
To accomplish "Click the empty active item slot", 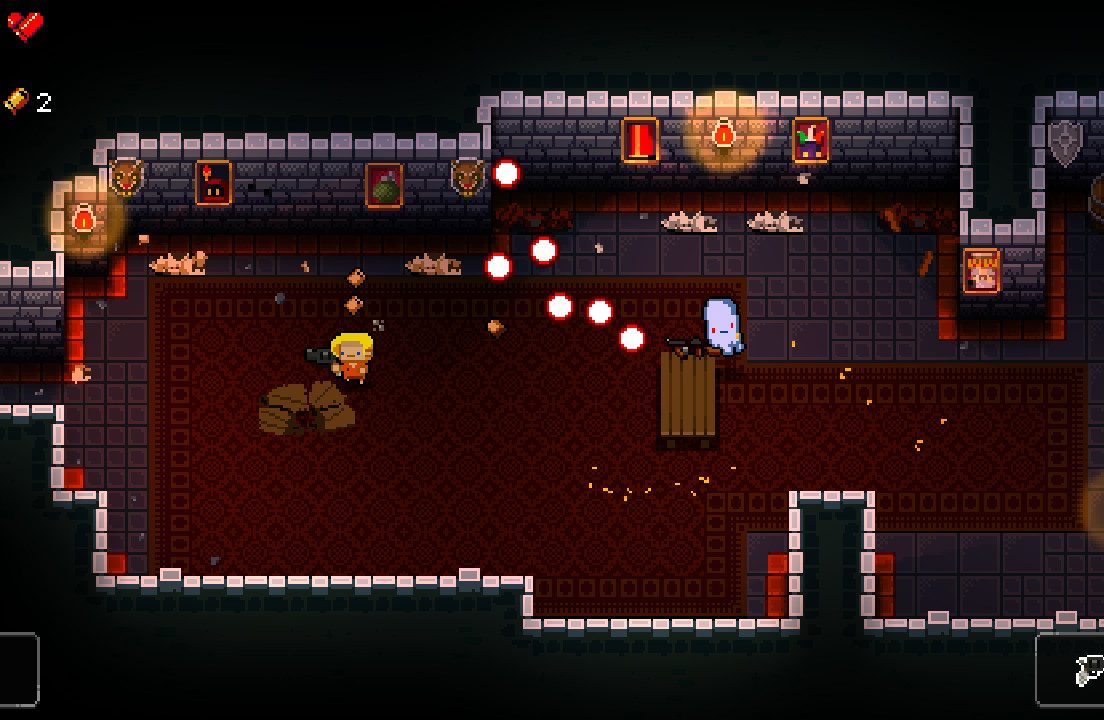I will point(18,669).
